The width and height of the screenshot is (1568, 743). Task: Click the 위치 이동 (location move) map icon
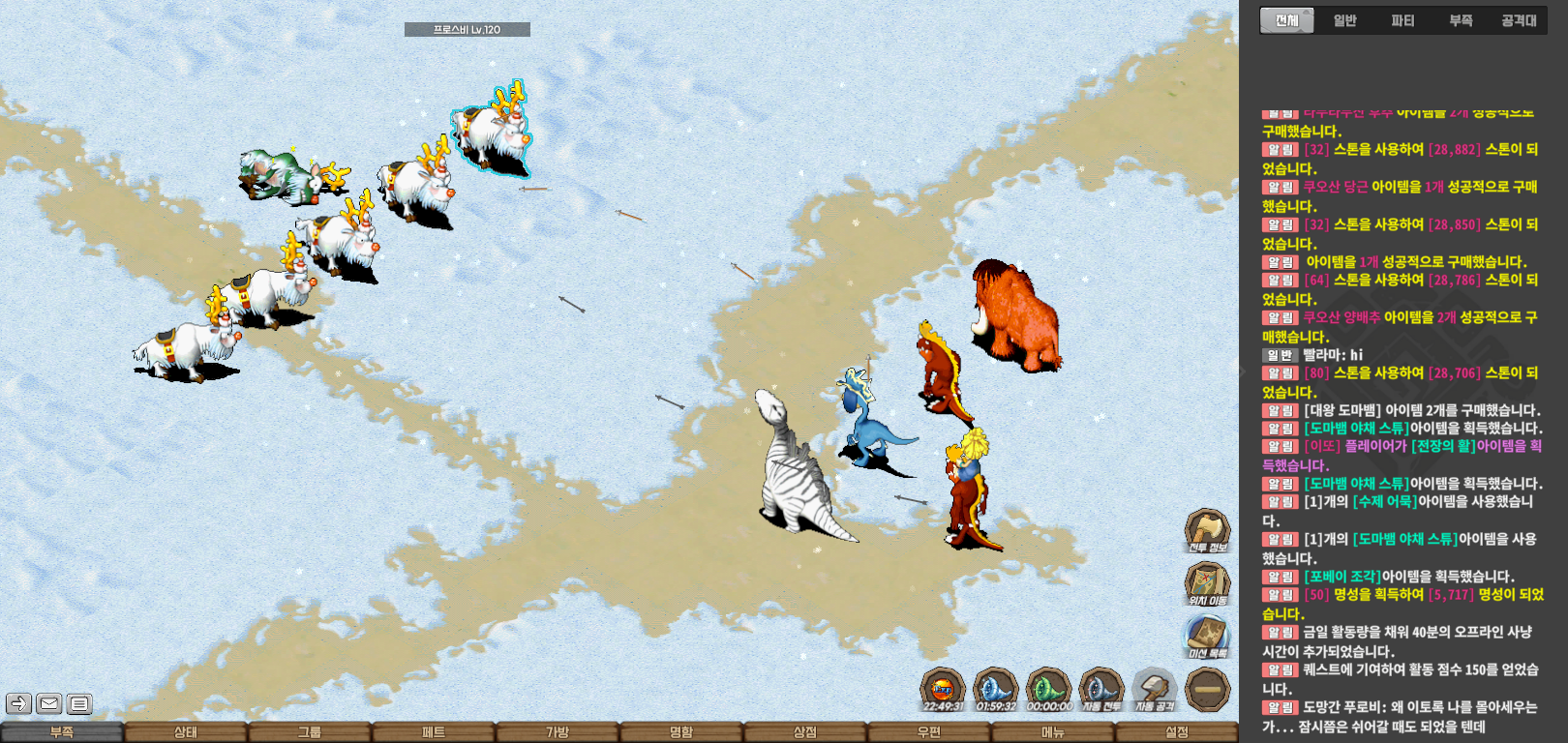[1207, 583]
